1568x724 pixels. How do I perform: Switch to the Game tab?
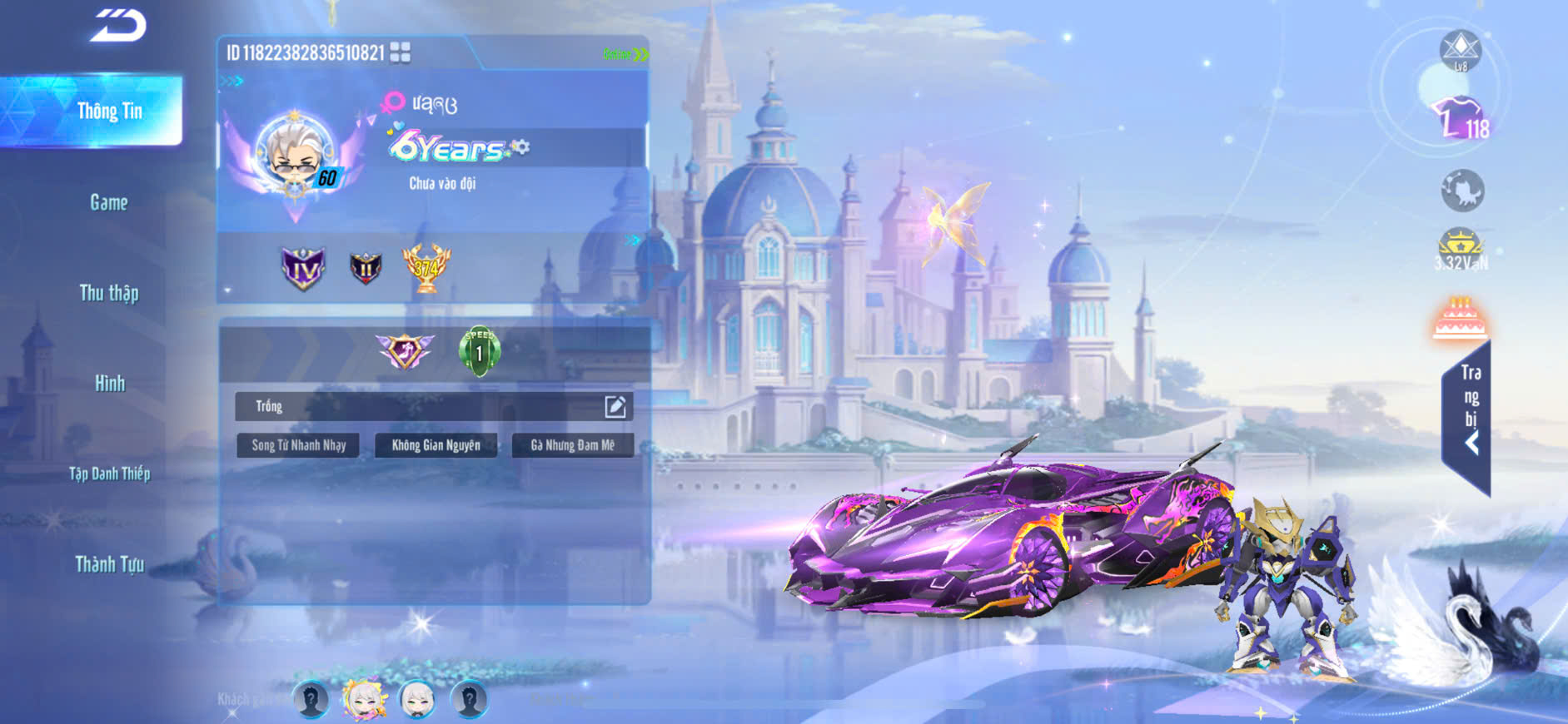pyautogui.click(x=108, y=202)
